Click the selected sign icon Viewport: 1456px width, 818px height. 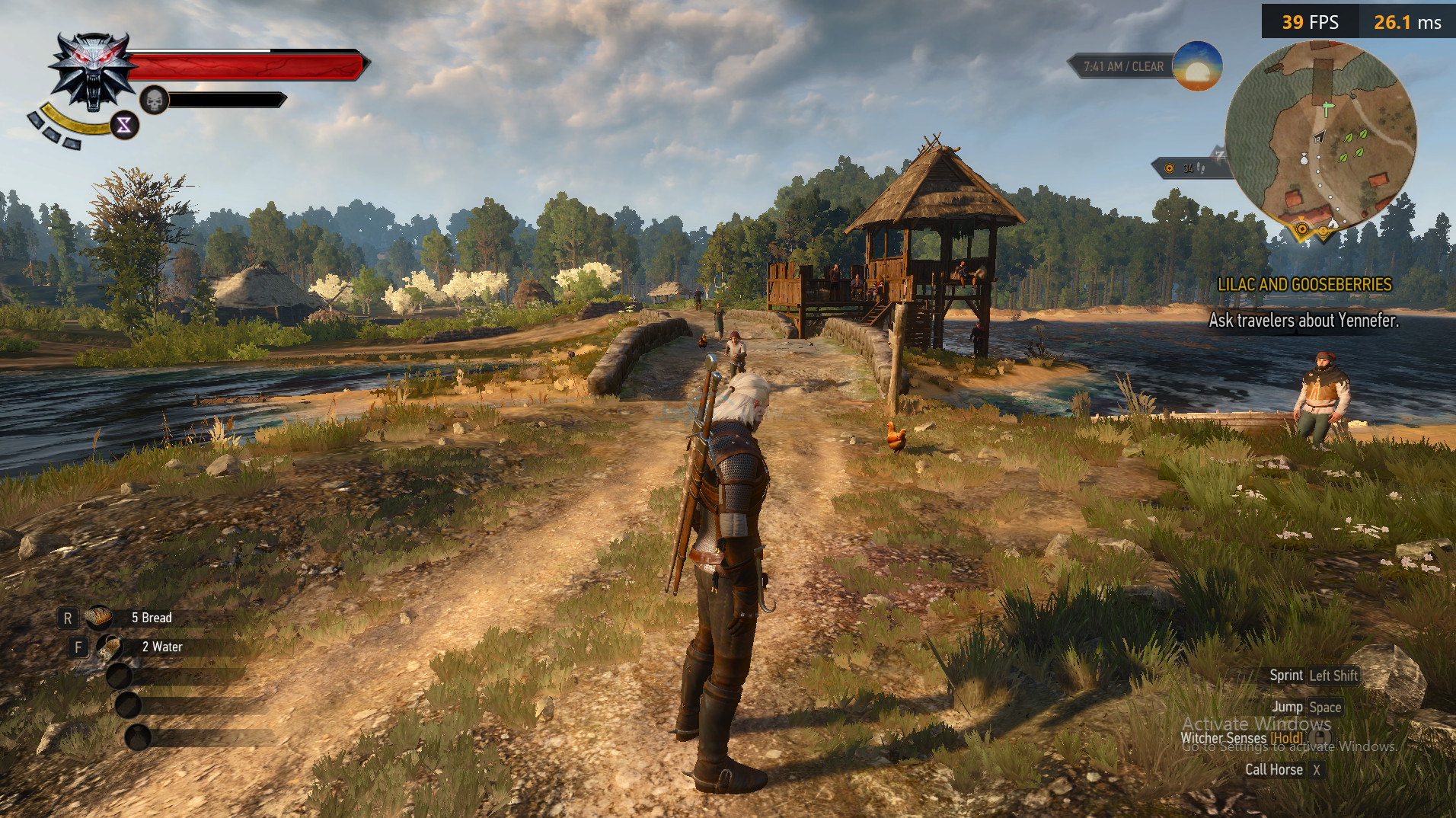point(124,126)
